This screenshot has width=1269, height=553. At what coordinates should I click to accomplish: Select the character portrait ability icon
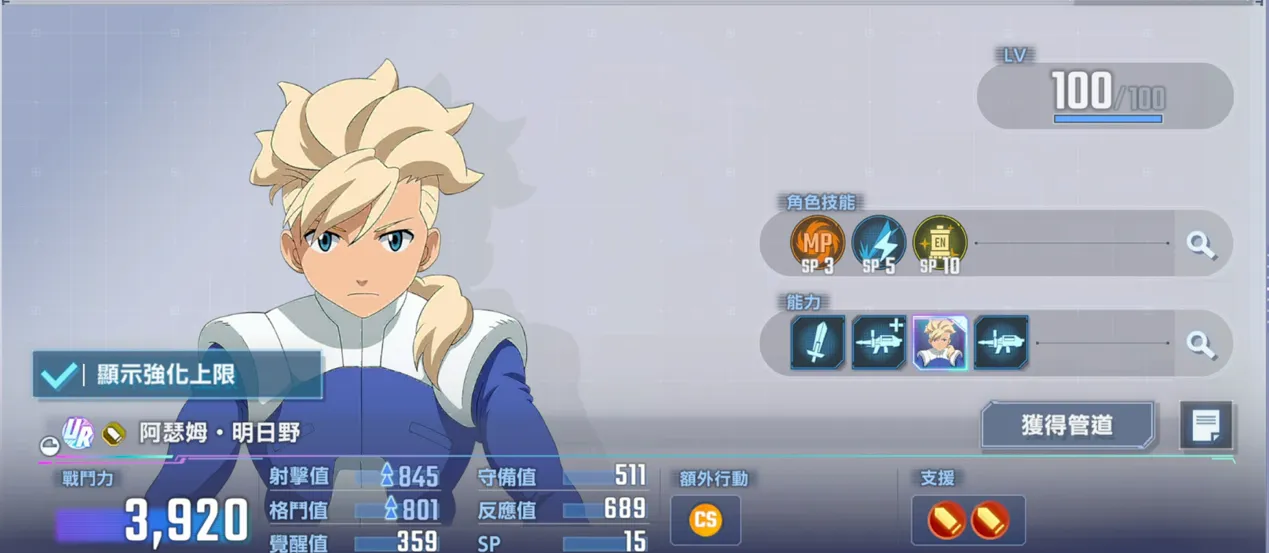[x=940, y=343]
